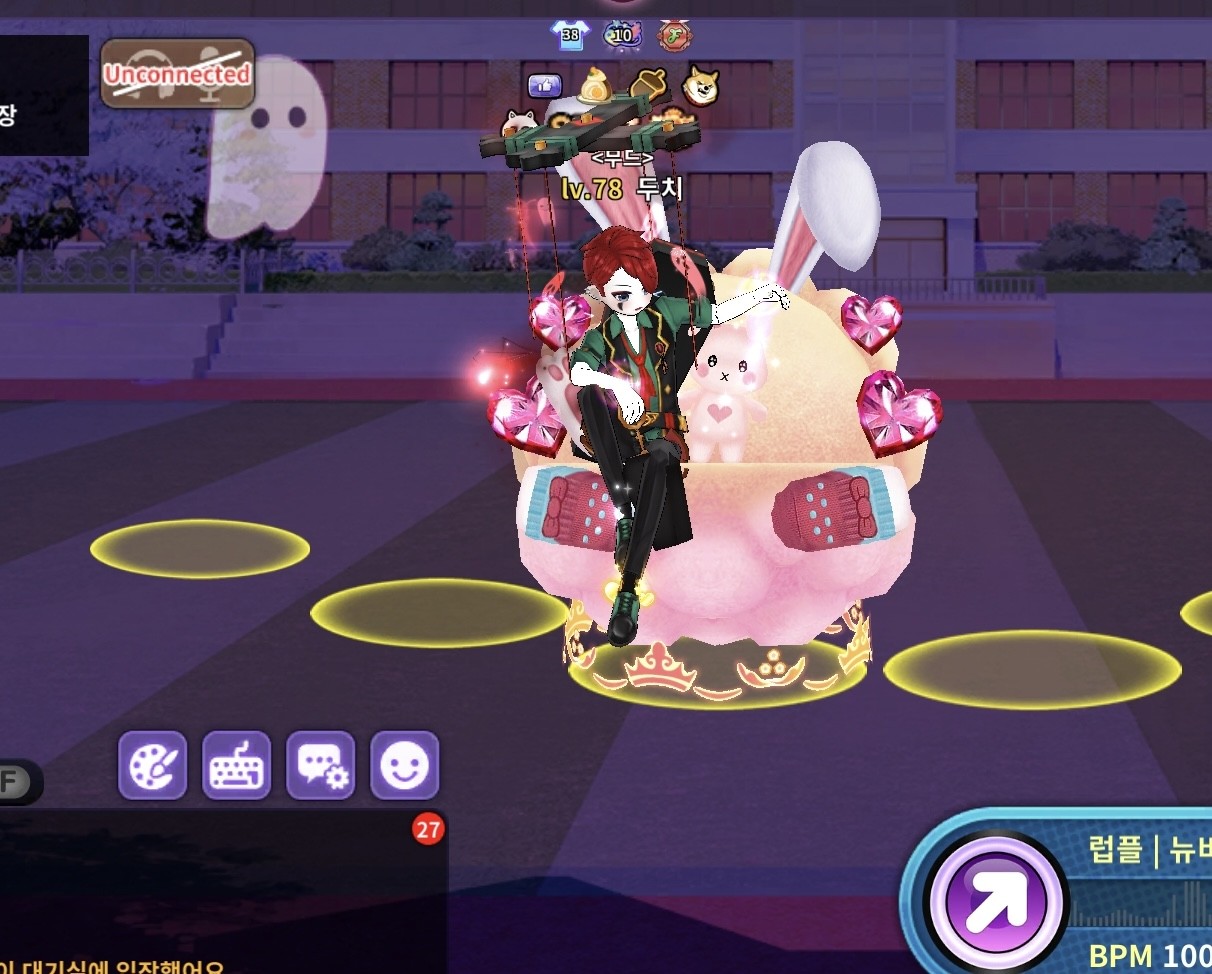Screen dimensions: 1212x974
Task: Click the red F rank medal
Action: 674,36
